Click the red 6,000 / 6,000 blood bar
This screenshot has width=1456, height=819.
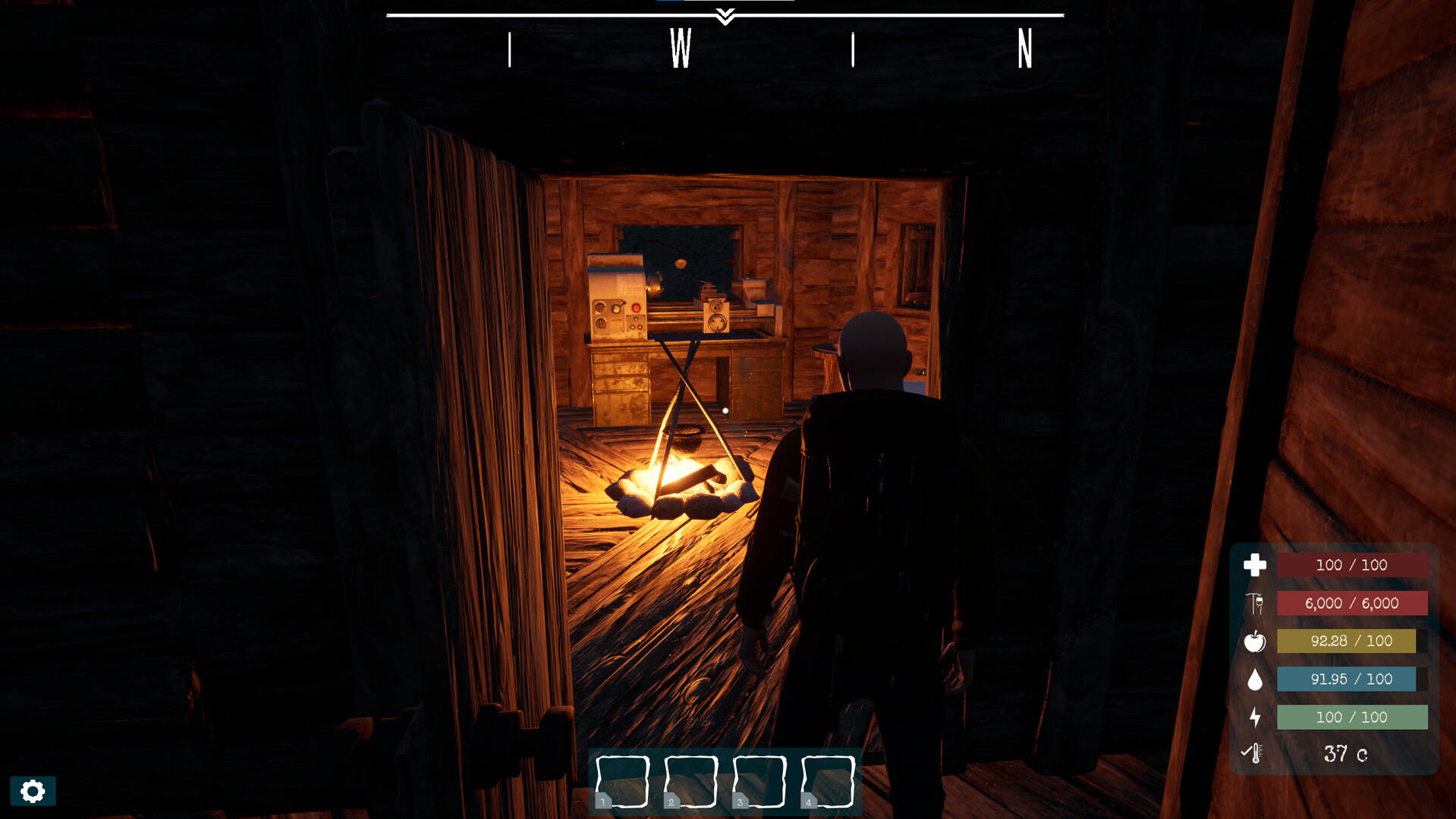tap(1353, 603)
